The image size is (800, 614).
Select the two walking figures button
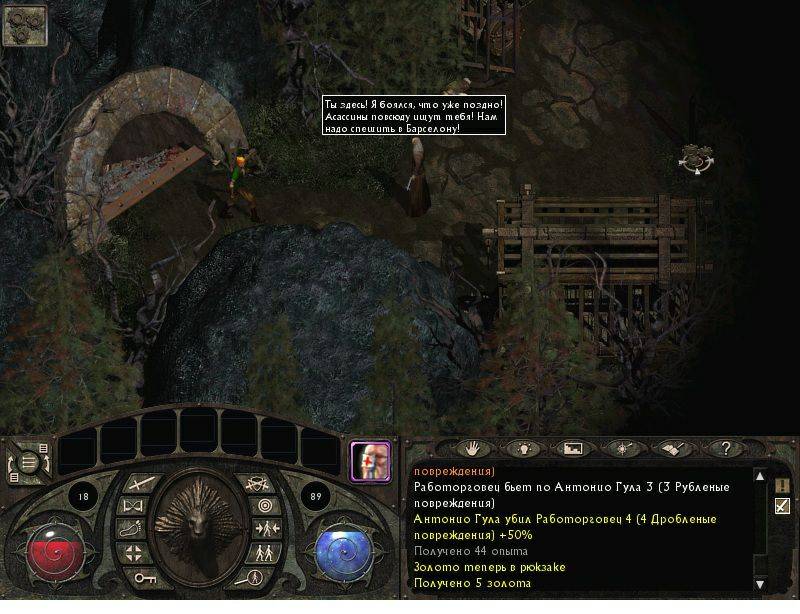pyautogui.click(x=262, y=553)
